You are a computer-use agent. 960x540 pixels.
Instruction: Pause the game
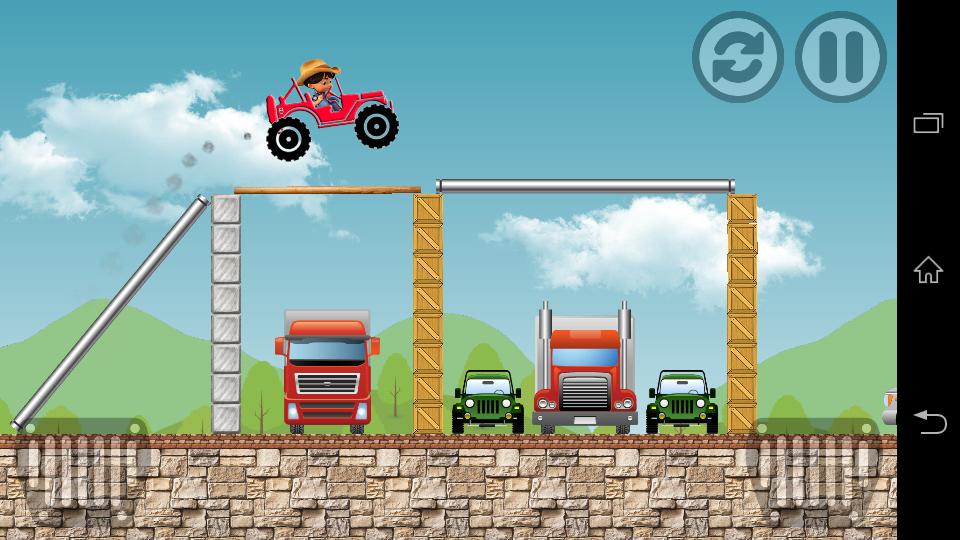click(840, 57)
